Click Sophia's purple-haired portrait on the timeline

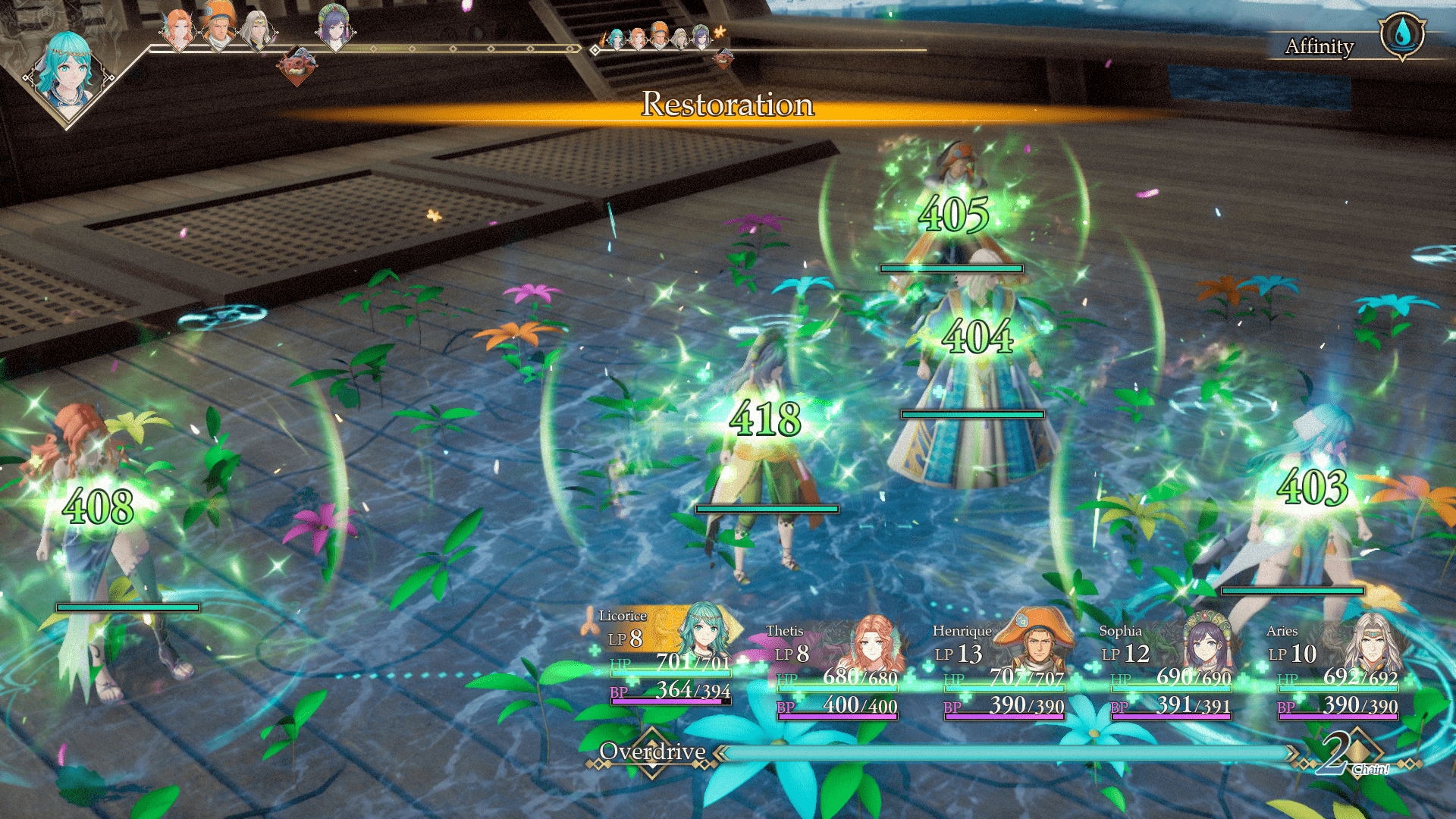pyautogui.click(x=333, y=27)
